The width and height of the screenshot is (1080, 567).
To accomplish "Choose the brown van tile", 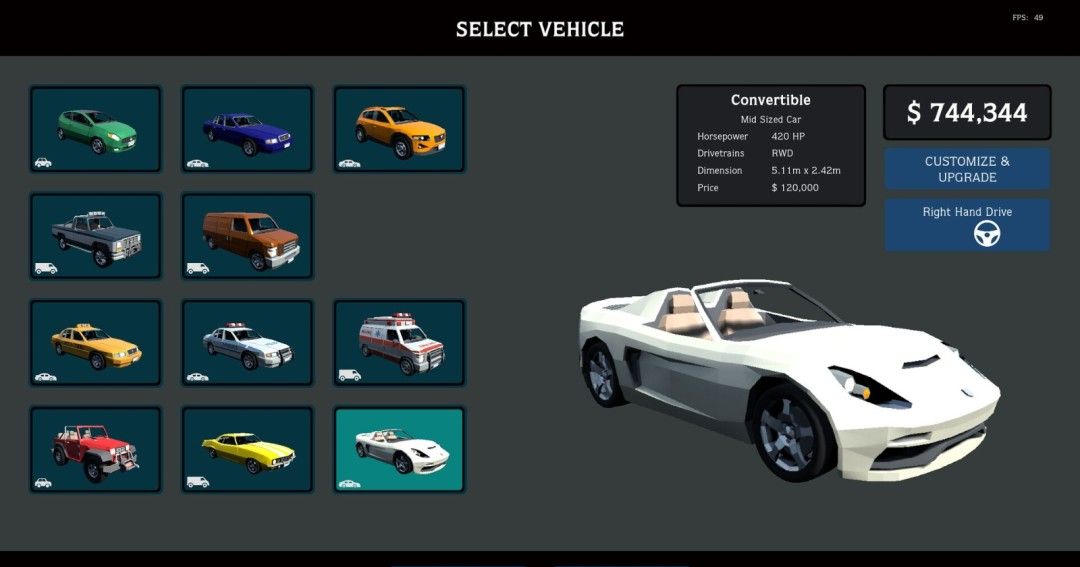I will click(247, 236).
